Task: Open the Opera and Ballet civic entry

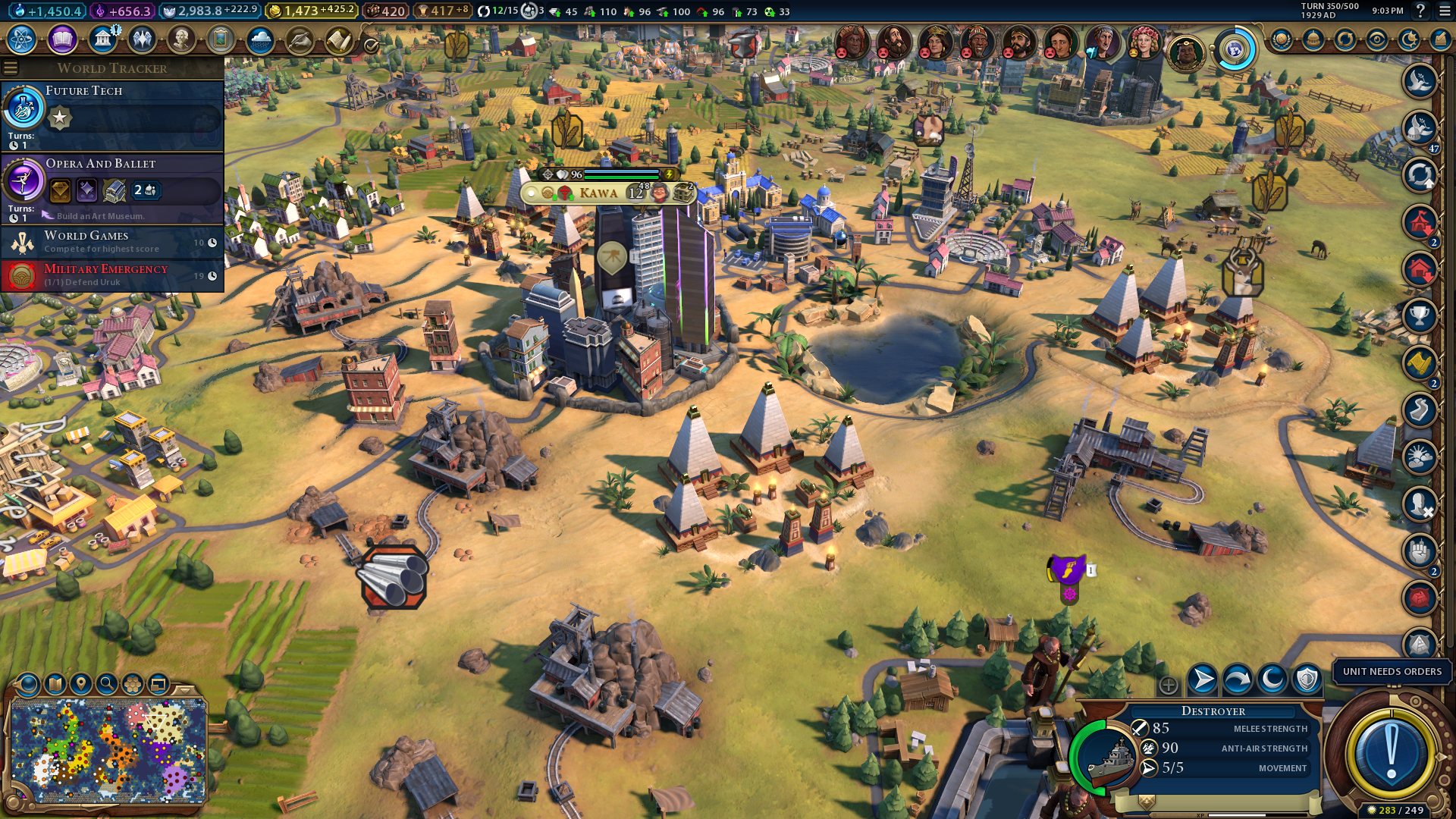Action: click(x=114, y=187)
